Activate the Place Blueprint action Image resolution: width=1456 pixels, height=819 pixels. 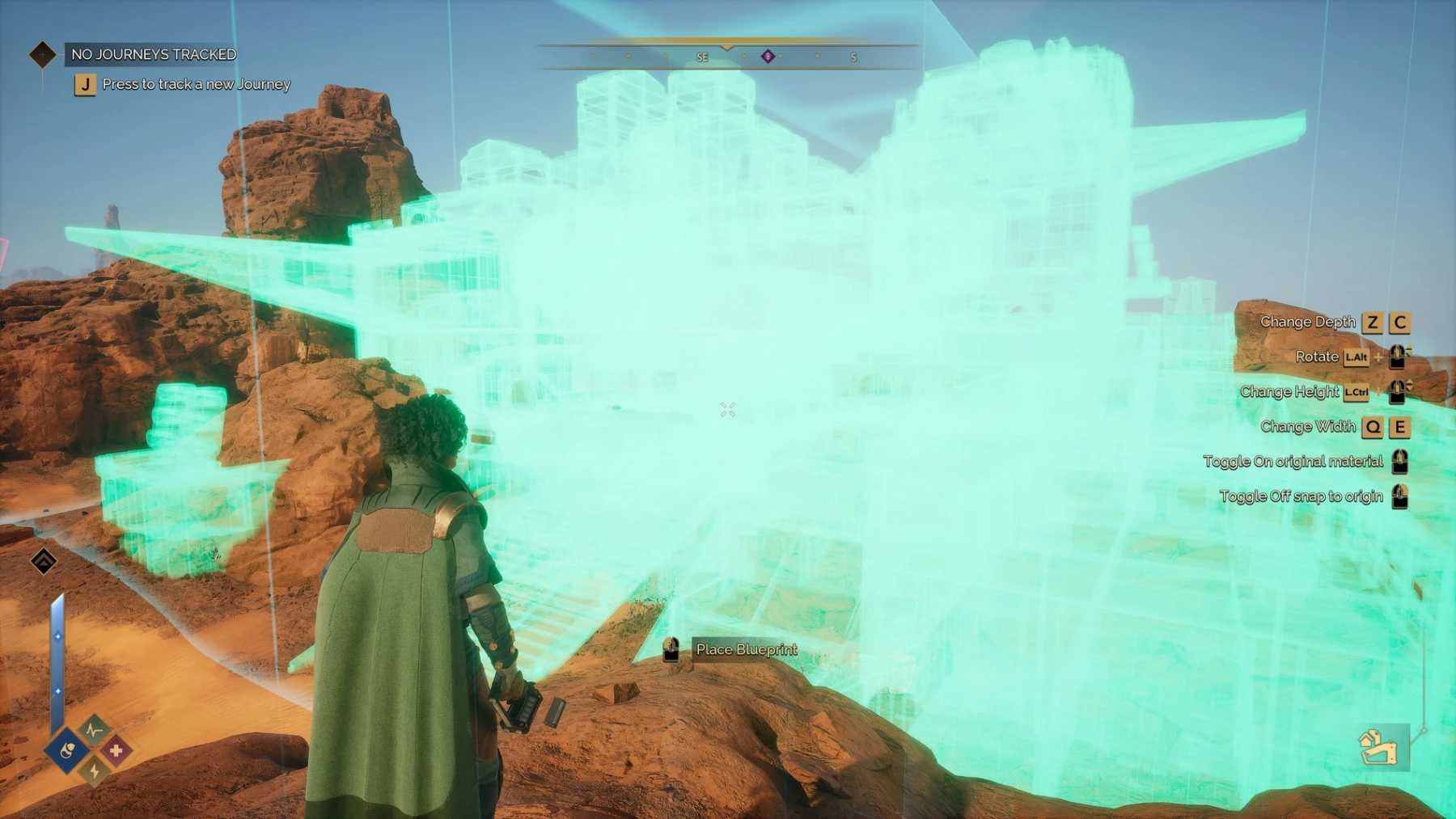tap(745, 649)
